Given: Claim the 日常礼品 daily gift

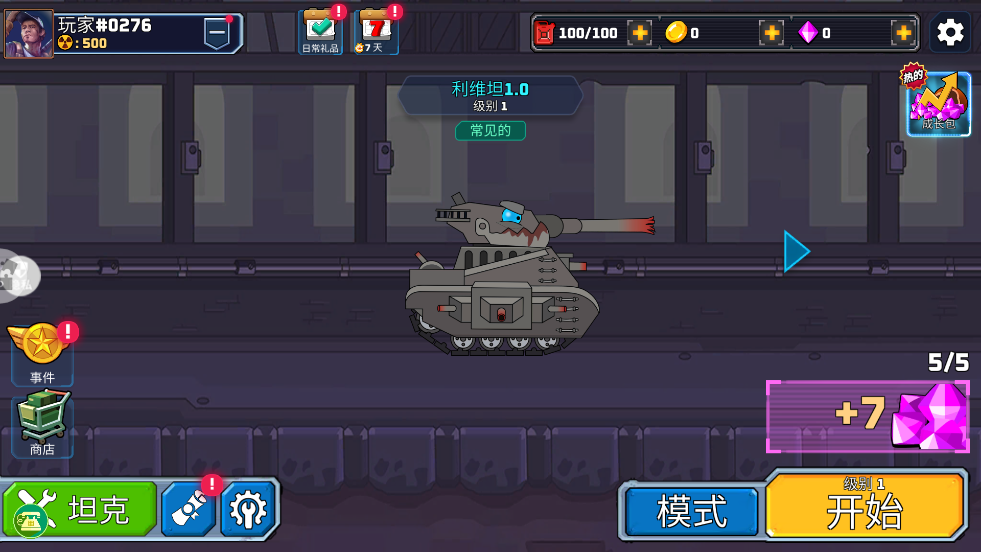Looking at the screenshot, I should (320, 31).
